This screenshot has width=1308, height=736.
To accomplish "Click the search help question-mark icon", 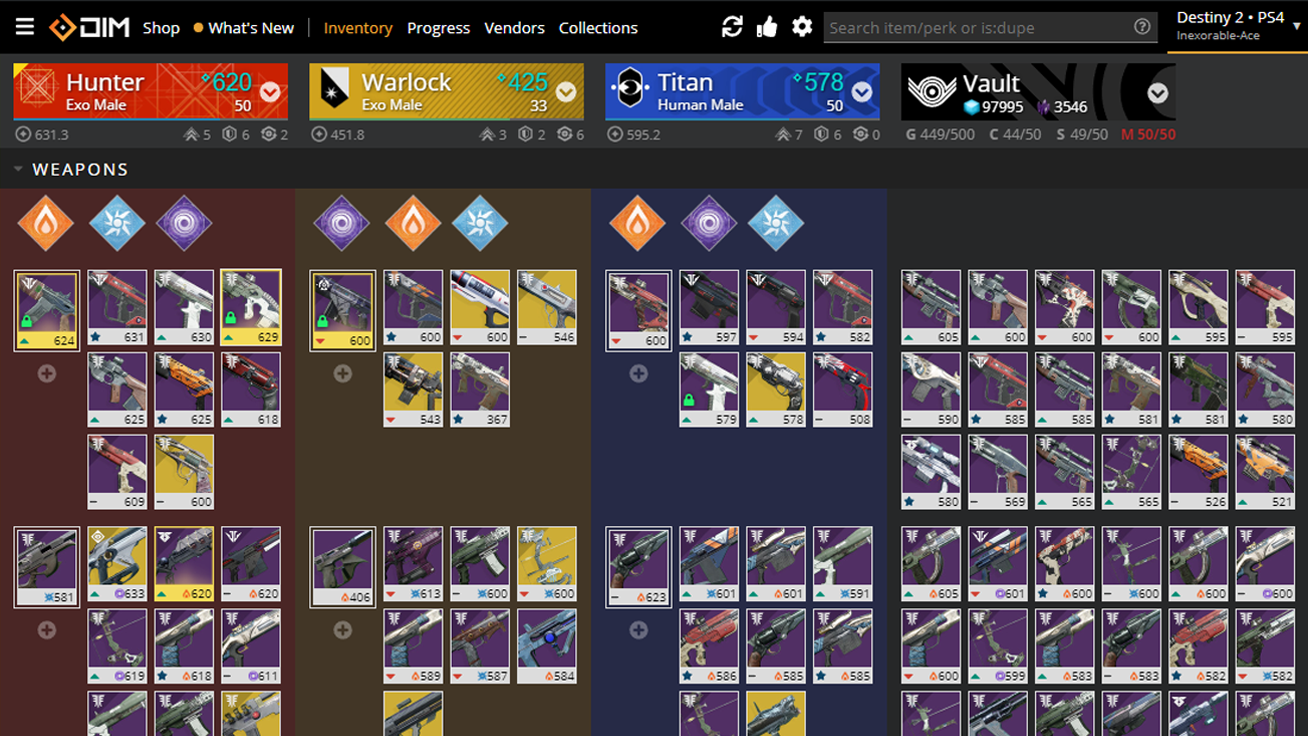I will 1141,27.
